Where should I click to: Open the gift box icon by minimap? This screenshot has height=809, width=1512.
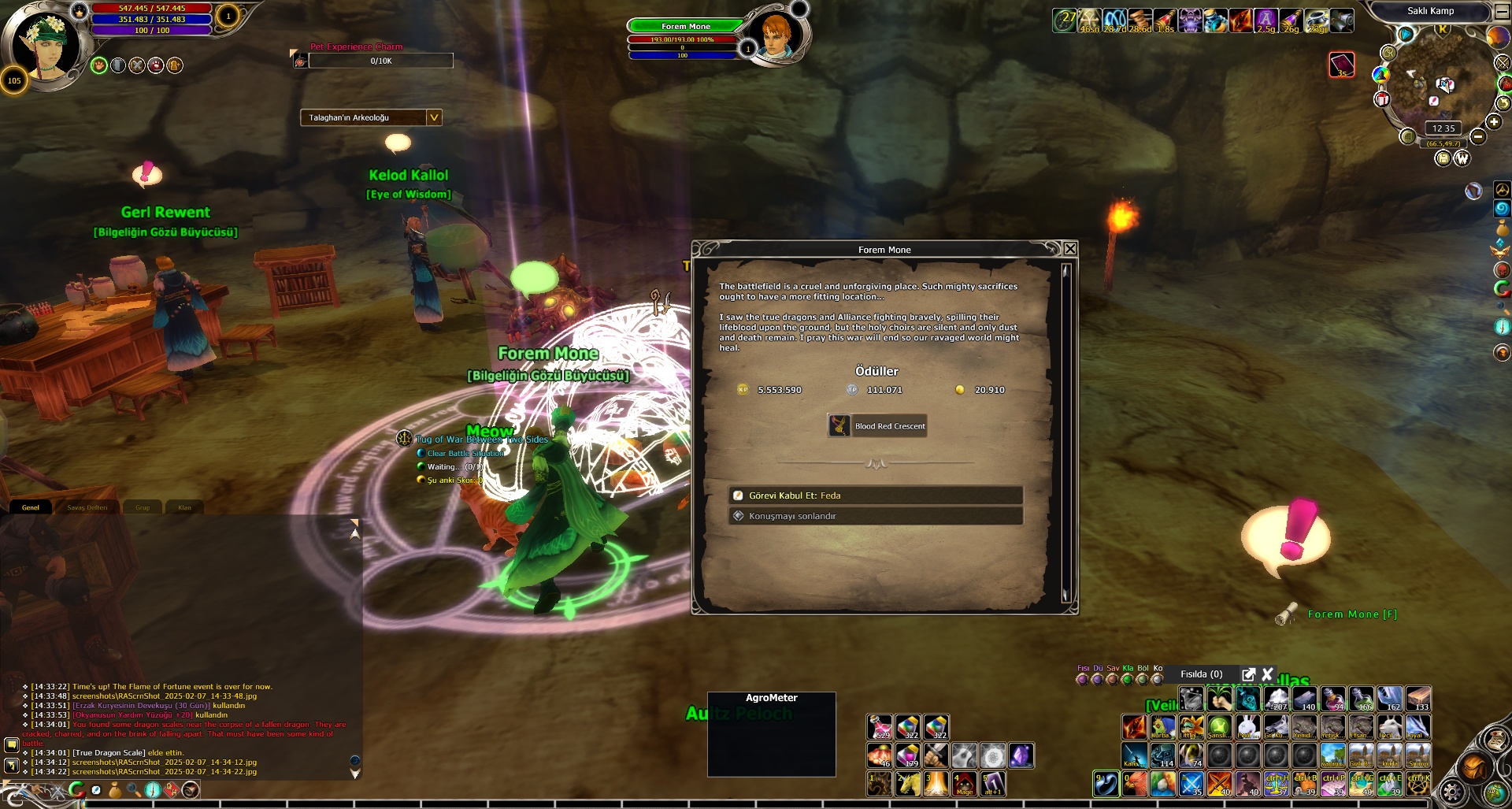point(1381,99)
